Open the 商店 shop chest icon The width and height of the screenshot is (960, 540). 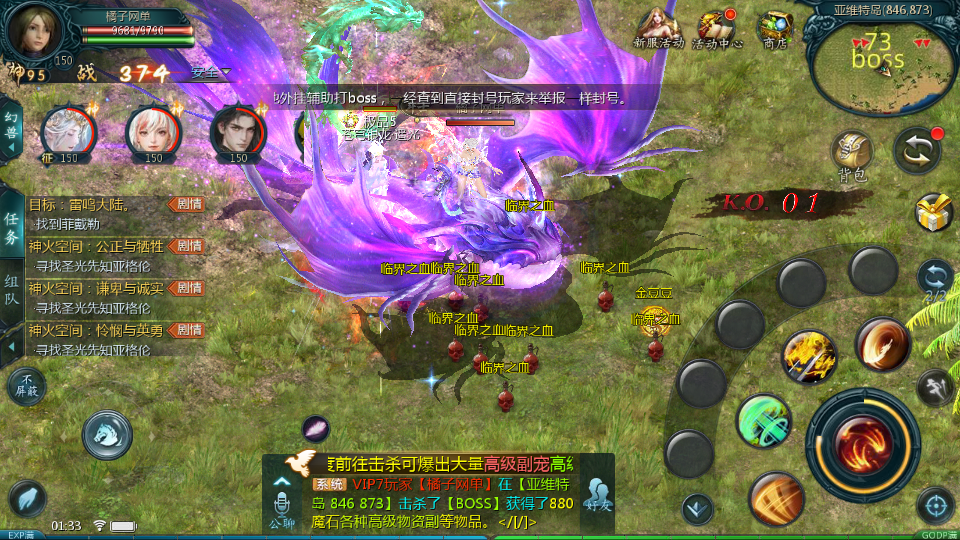775,26
